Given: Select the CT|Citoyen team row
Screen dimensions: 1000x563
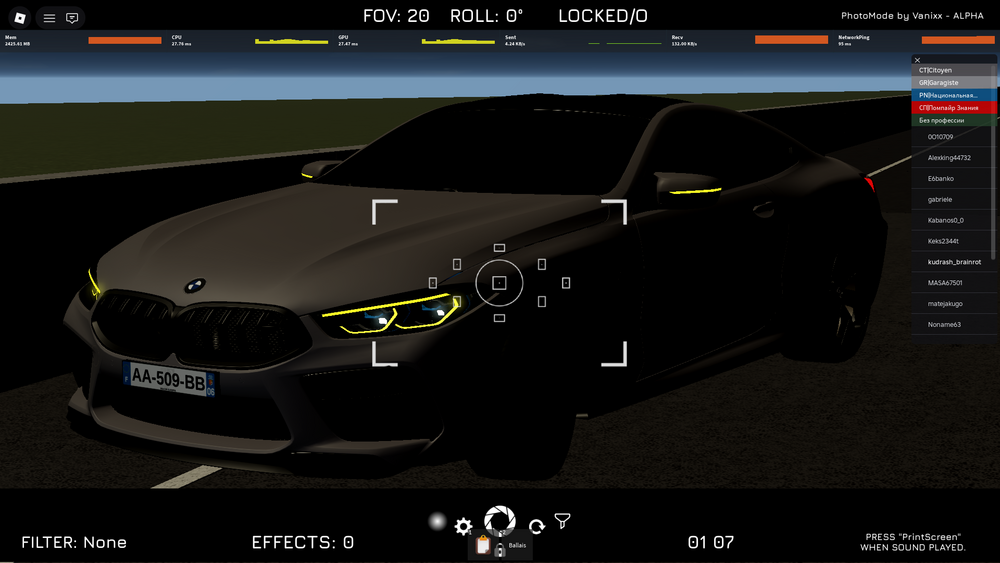Looking at the screenshot, I should pos(954,71).
